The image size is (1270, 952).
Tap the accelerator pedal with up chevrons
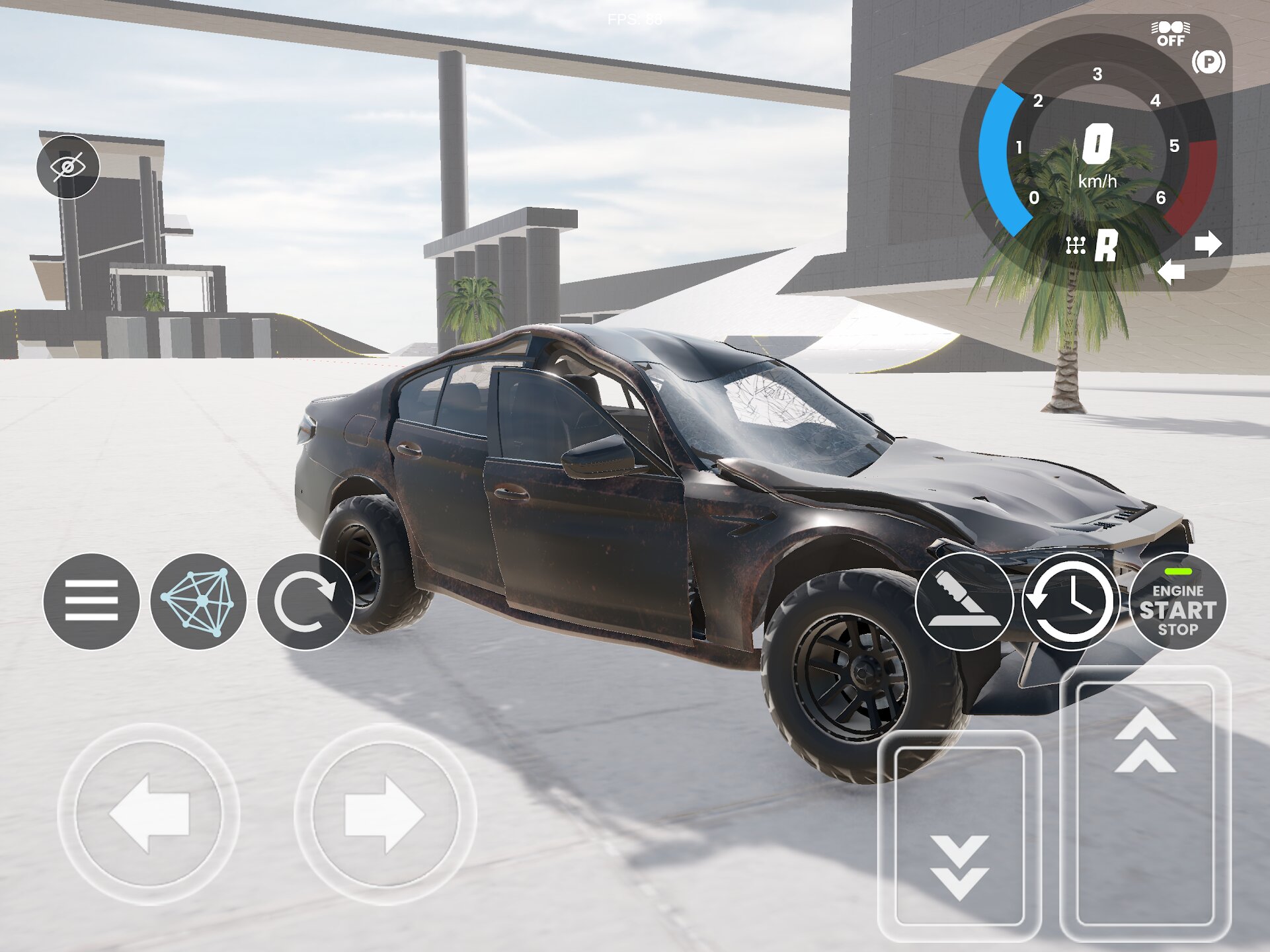tap(1145, 803)
